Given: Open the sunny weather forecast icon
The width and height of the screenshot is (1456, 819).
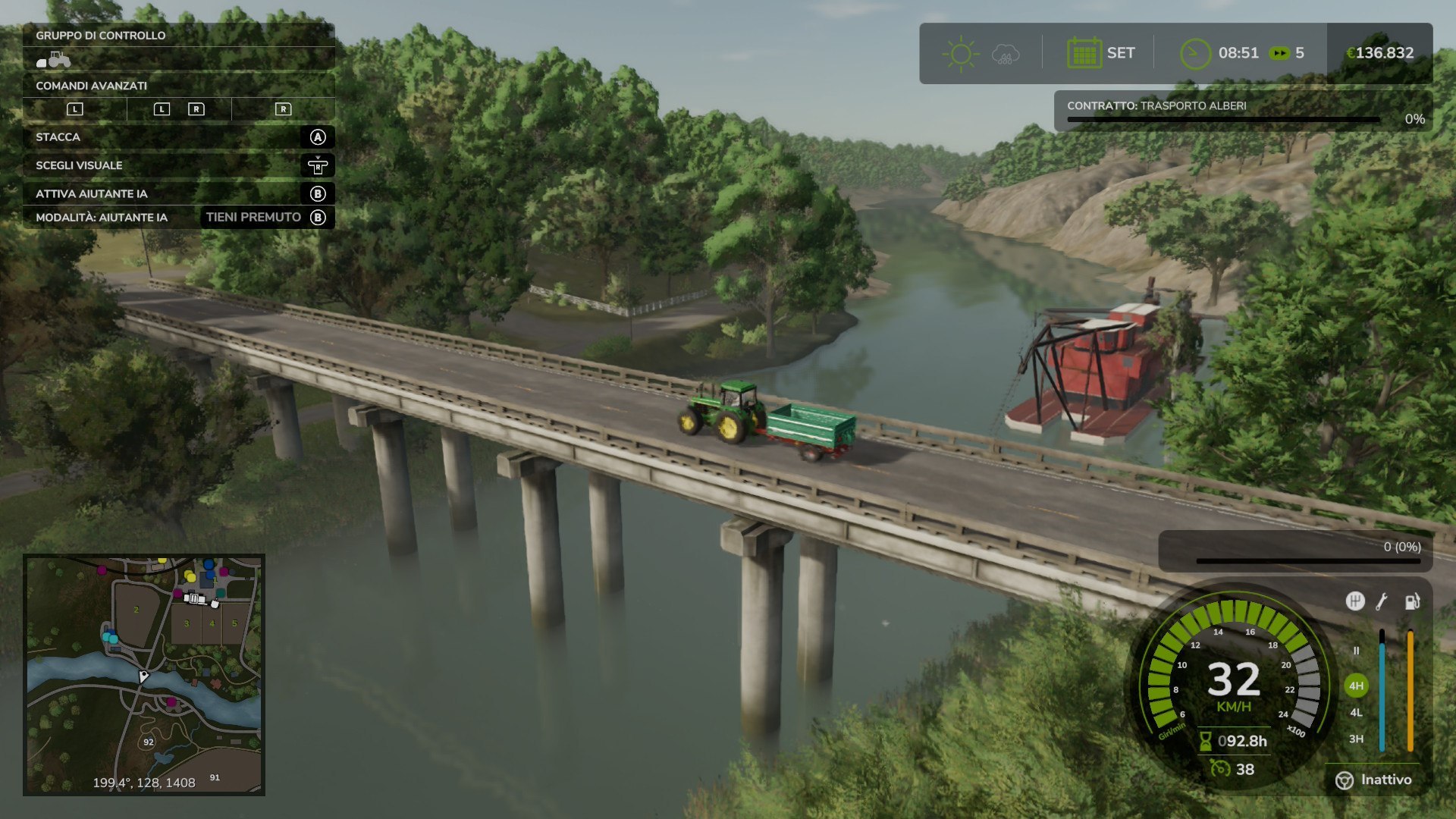Looking at the screenshot, I should [x=961, y=54].
